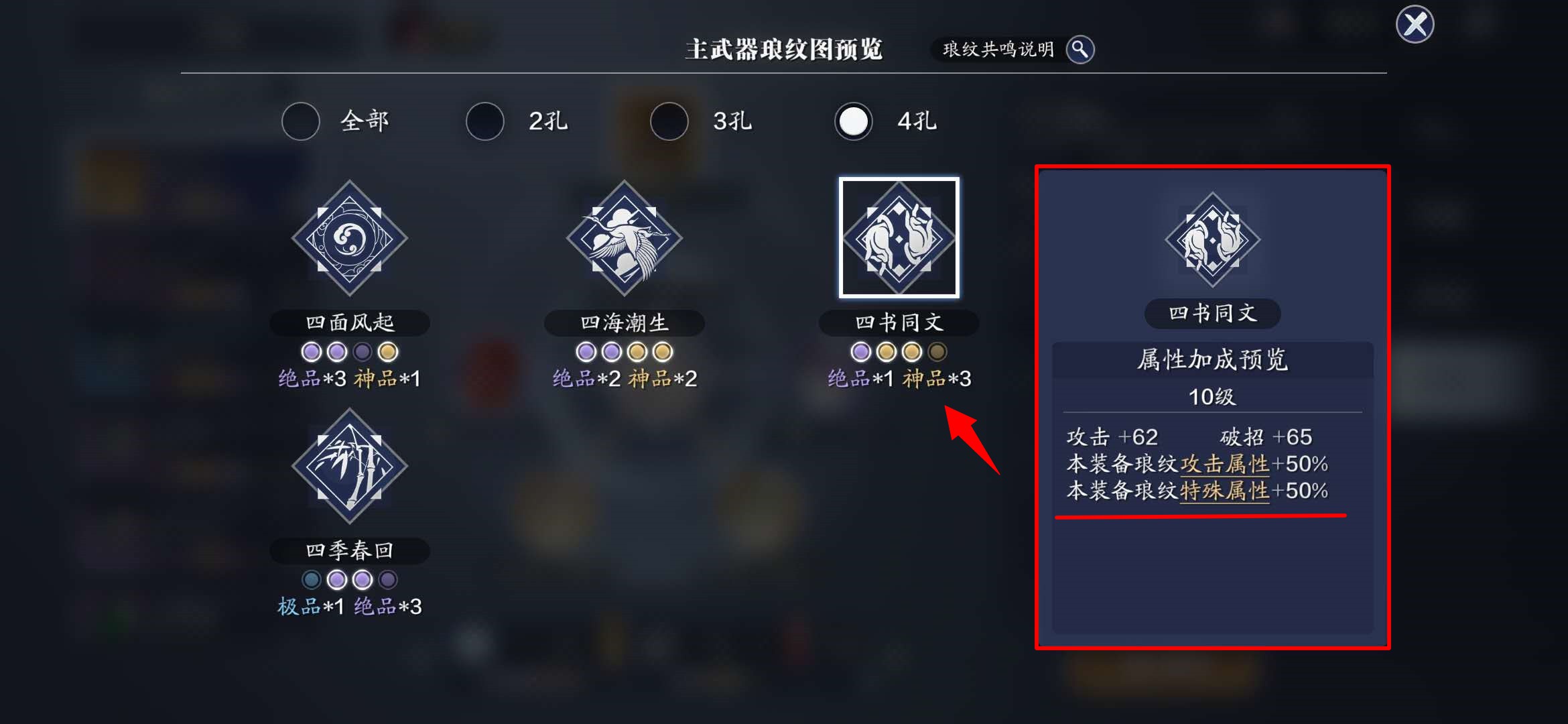The height and width of the screenshot is (724, 1568).
Task: Click the gold gem slot under 四海潮生
Action: tap(637, 351)
